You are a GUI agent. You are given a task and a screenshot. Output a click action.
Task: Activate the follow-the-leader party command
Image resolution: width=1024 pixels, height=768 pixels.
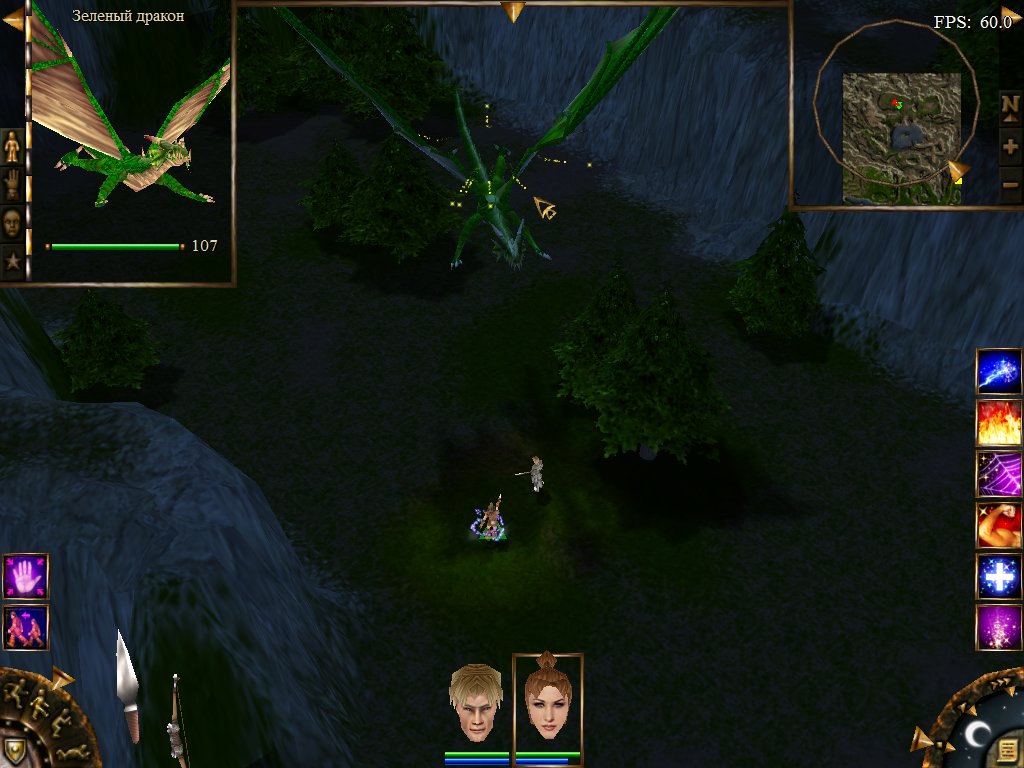[25, 627]
